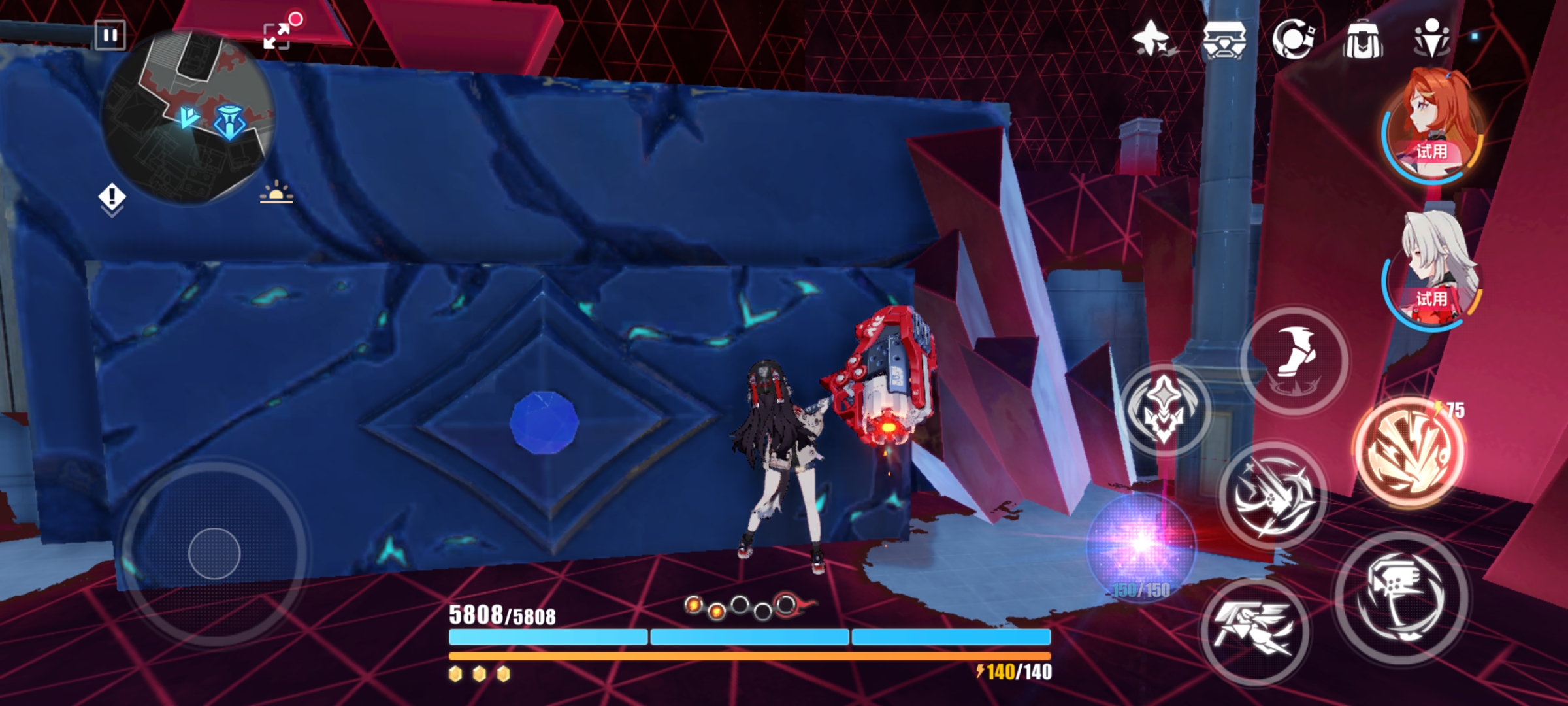Use the four-pointed star crest skill button
This screenshot has height=706, width=1568.
[1164, 410]
